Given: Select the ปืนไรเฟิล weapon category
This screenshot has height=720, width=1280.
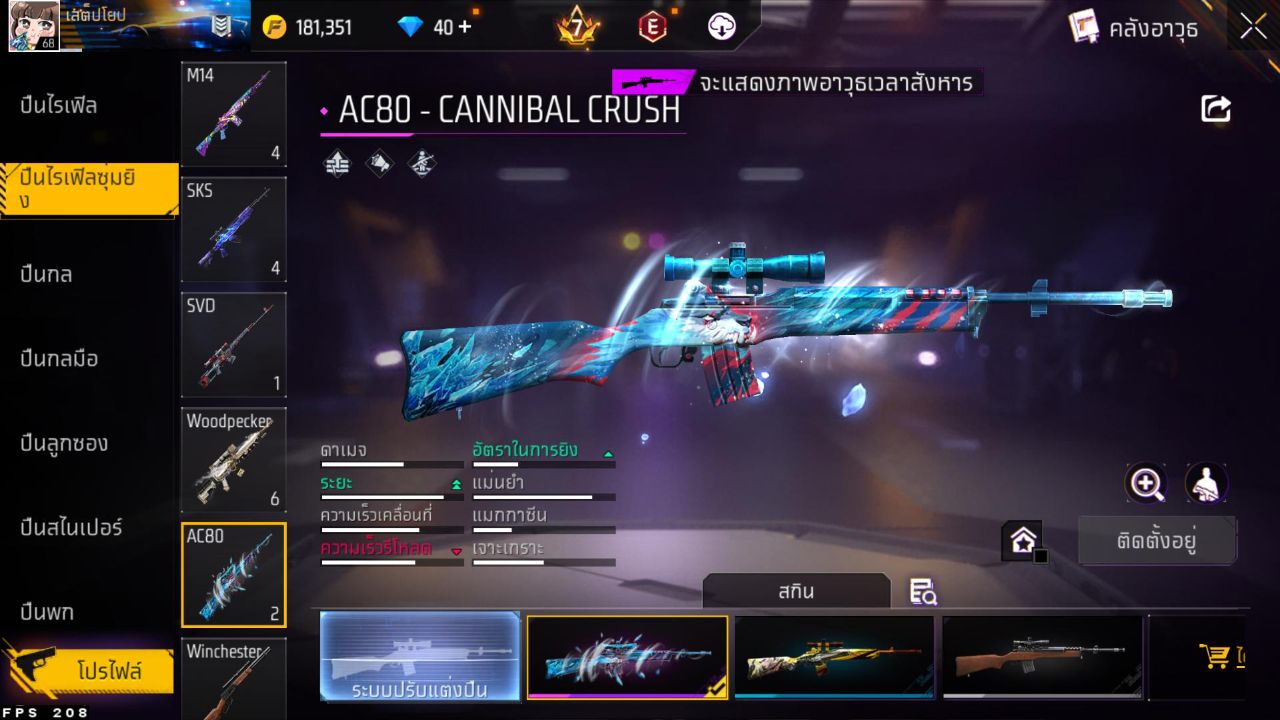Looking at the screenshot, I should (59, 105).
